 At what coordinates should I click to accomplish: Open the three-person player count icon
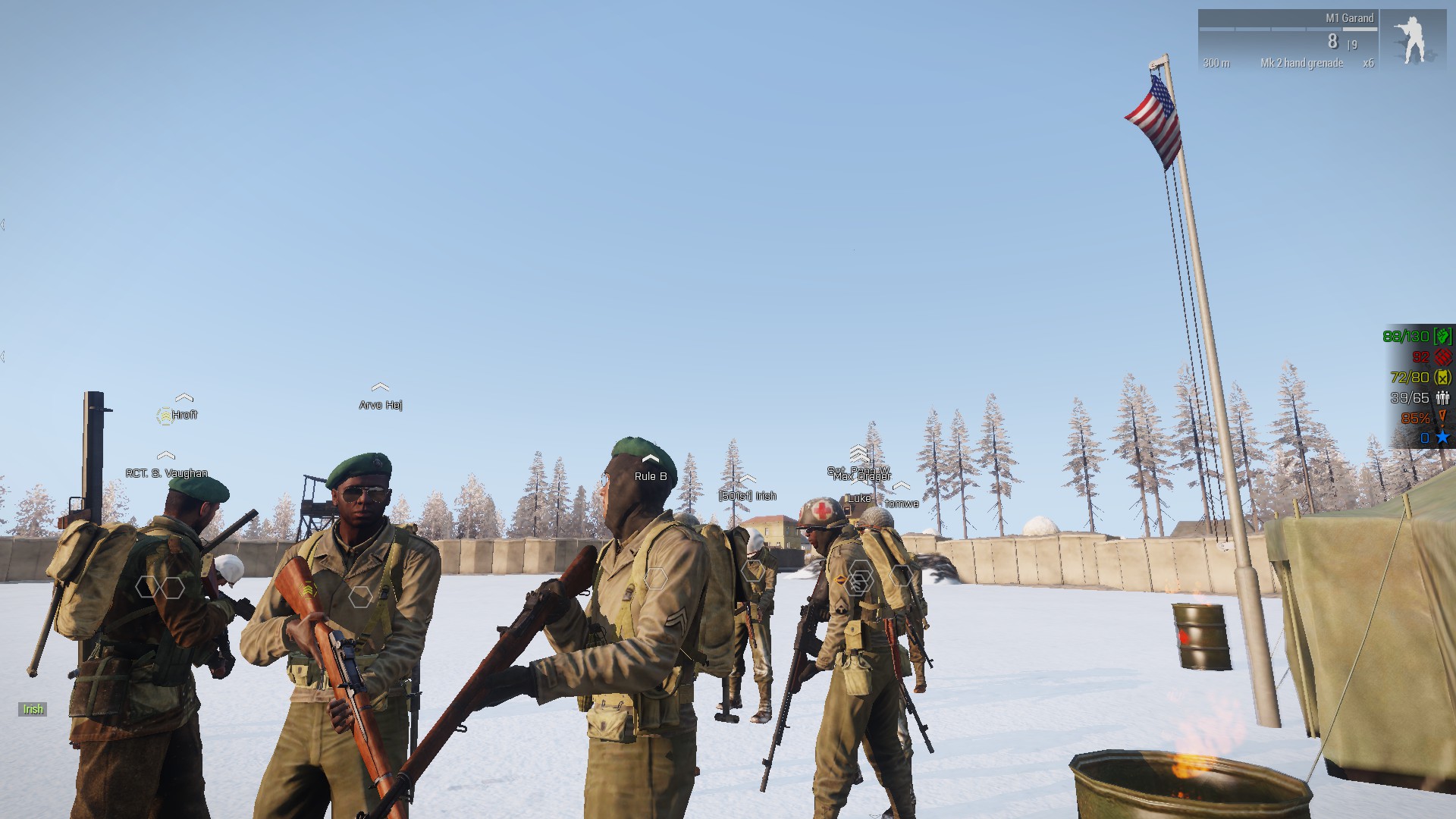coord(1442,397)
